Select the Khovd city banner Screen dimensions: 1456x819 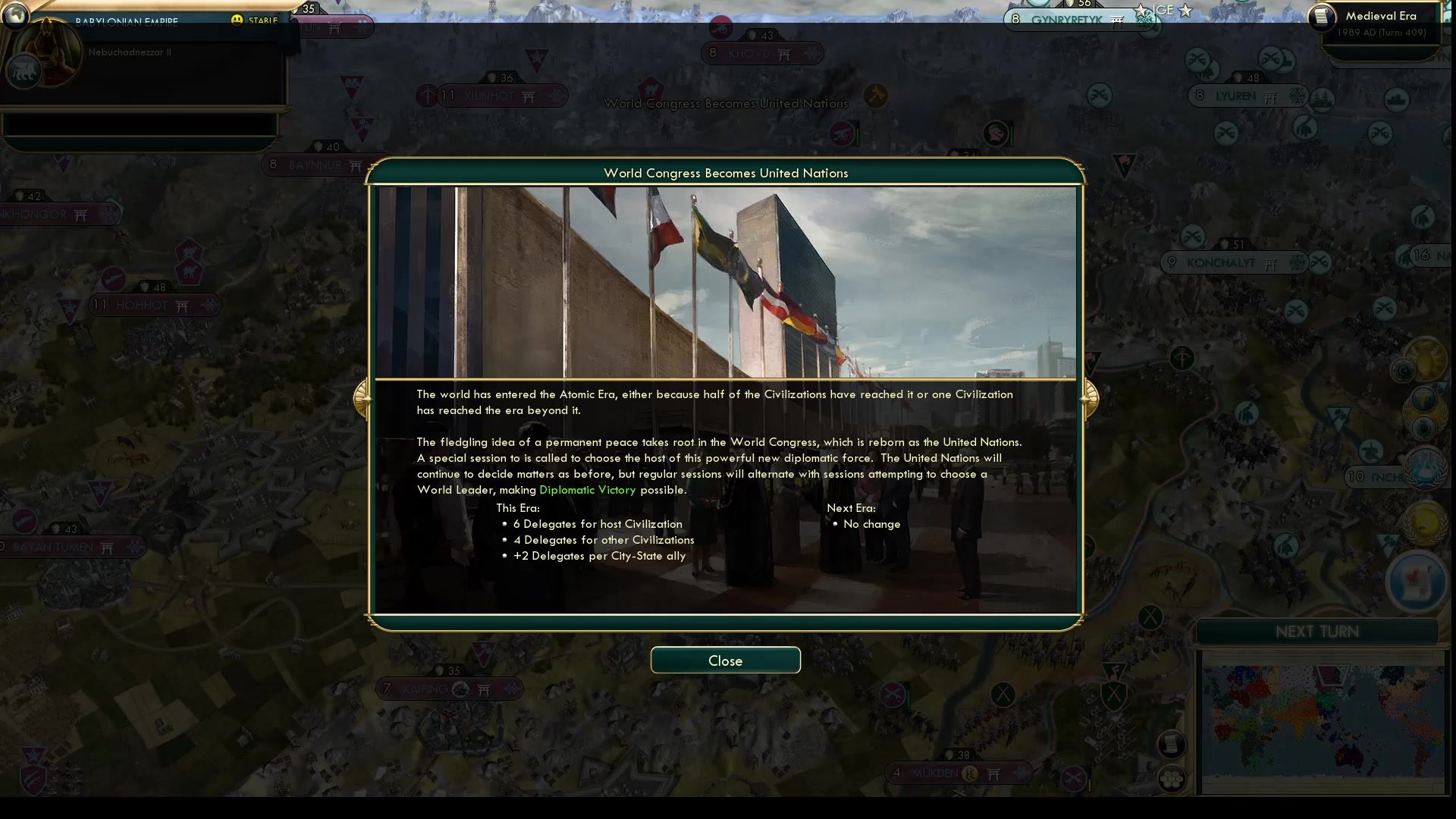(762, 53)
